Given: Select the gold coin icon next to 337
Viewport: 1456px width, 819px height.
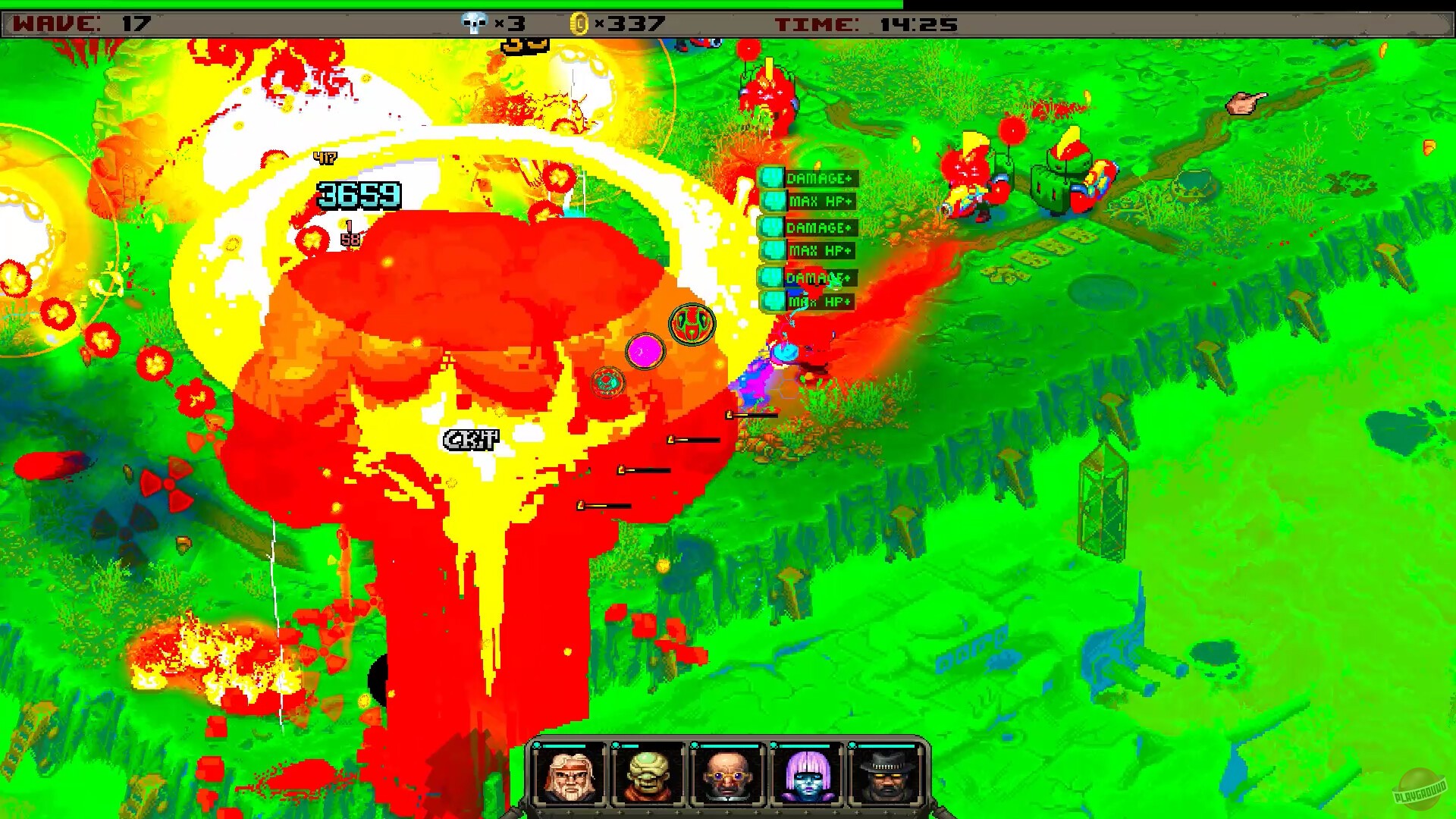Looking at the screenshot, I should 580,23.
